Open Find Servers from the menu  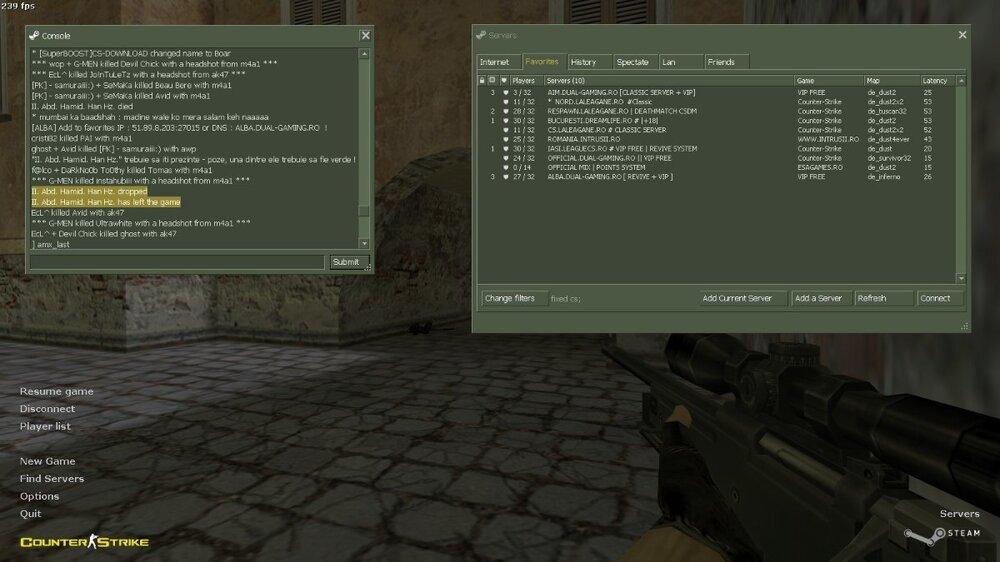(x=52, y=479)
